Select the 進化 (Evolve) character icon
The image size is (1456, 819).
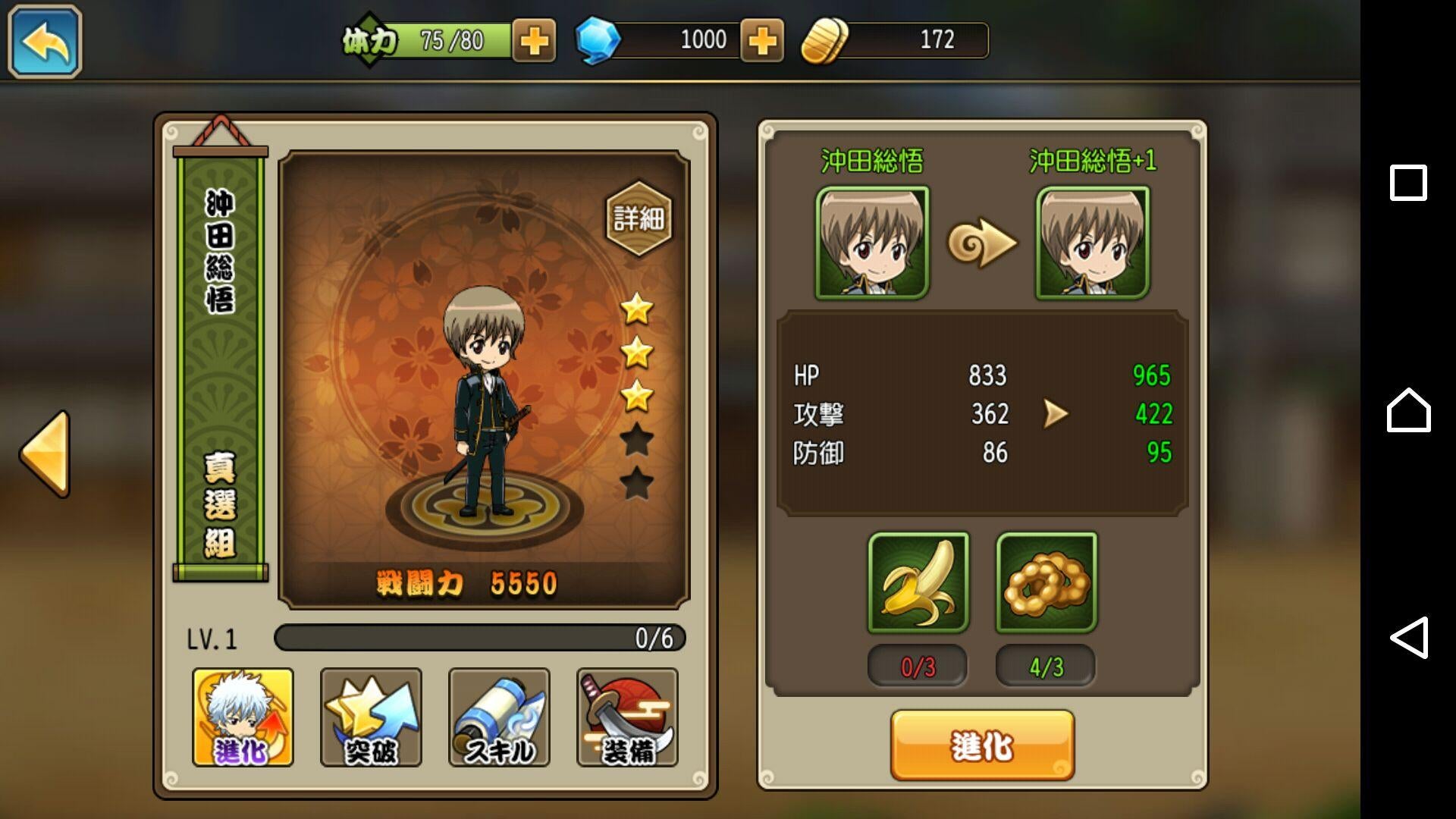[245, 717]
